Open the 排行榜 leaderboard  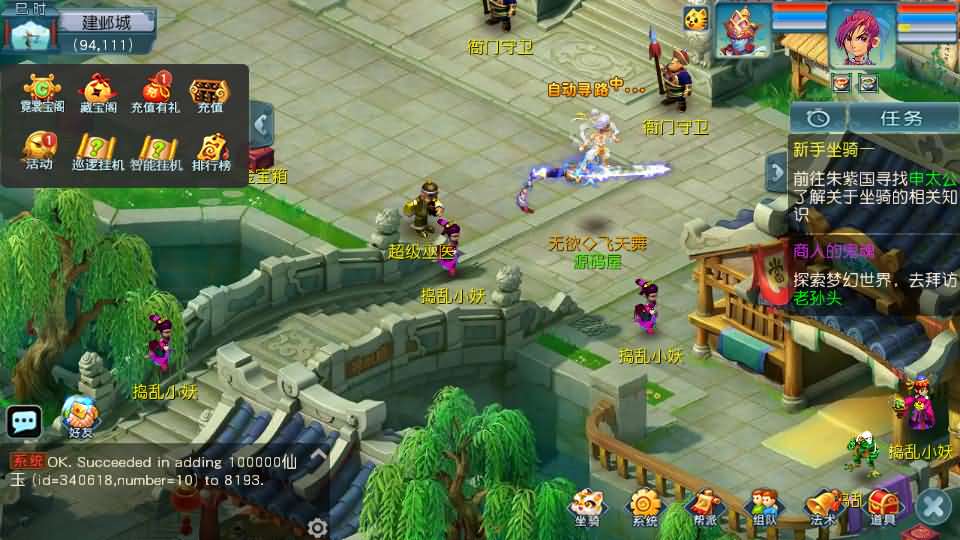click(x=211, y=150)
